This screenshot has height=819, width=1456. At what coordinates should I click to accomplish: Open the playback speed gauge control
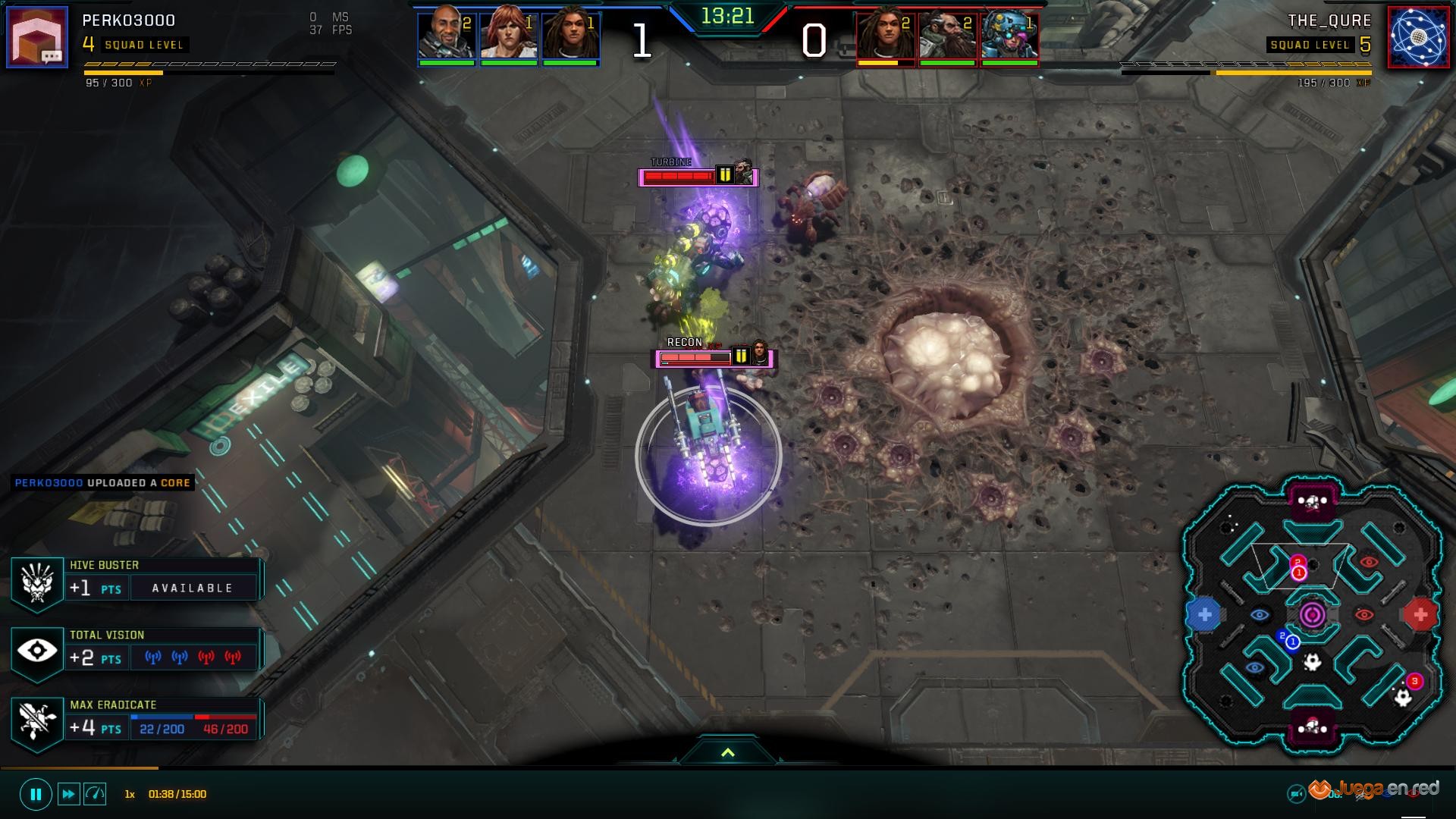95,794
